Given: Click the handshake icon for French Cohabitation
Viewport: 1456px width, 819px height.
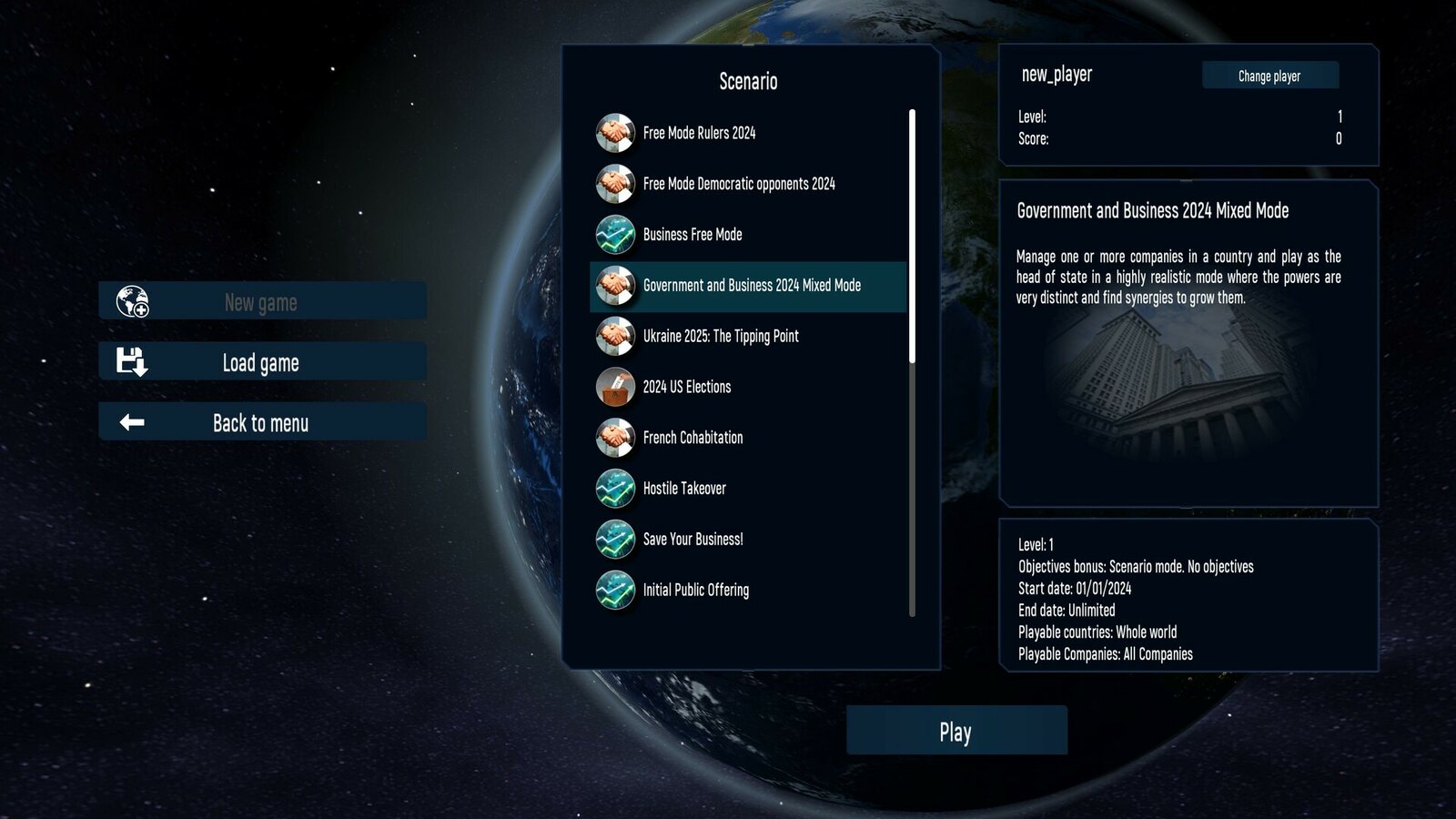Looking at the screenshot, I should [617, 438].
